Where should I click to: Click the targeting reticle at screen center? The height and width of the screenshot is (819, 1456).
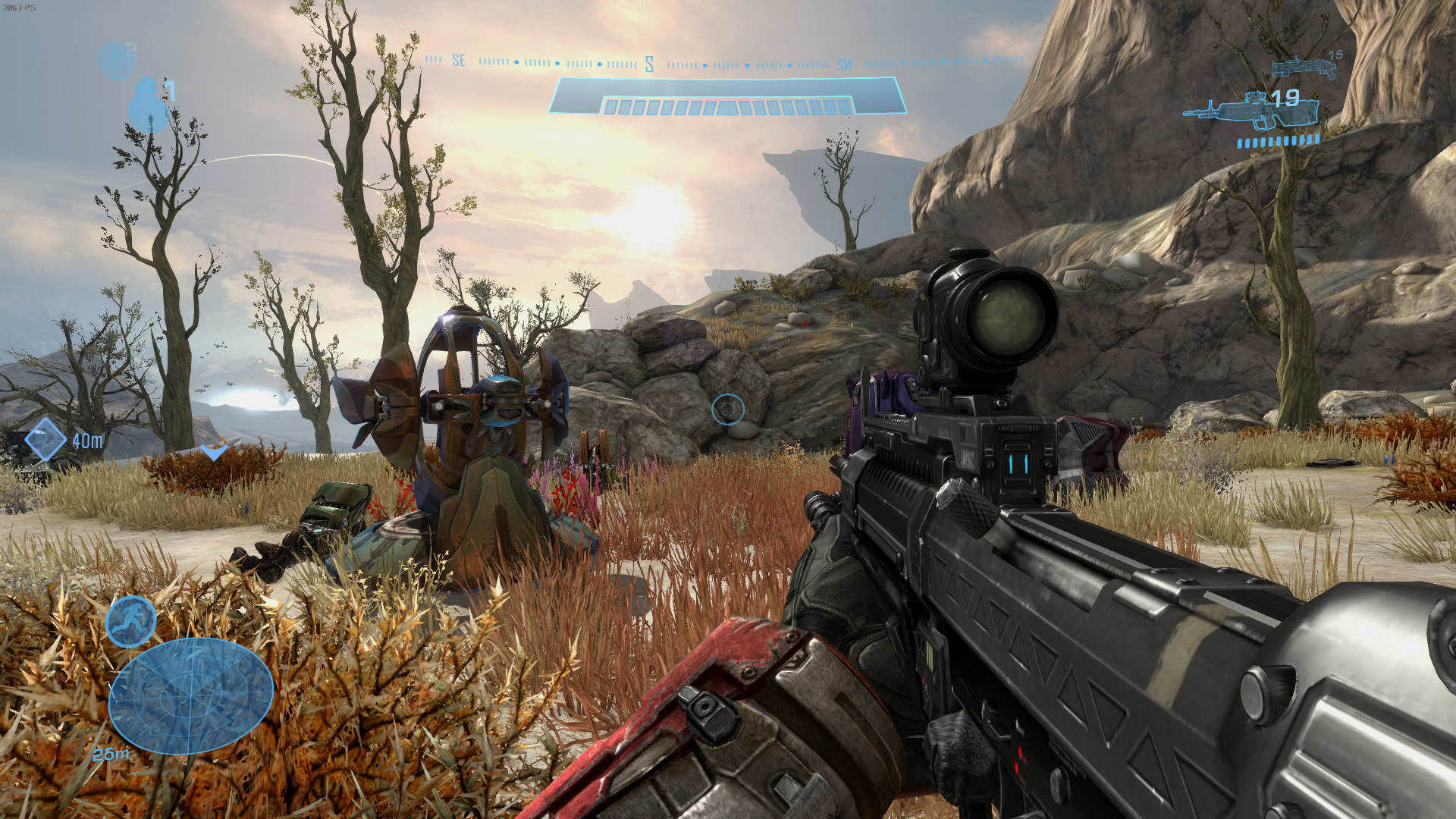[730, 409]
